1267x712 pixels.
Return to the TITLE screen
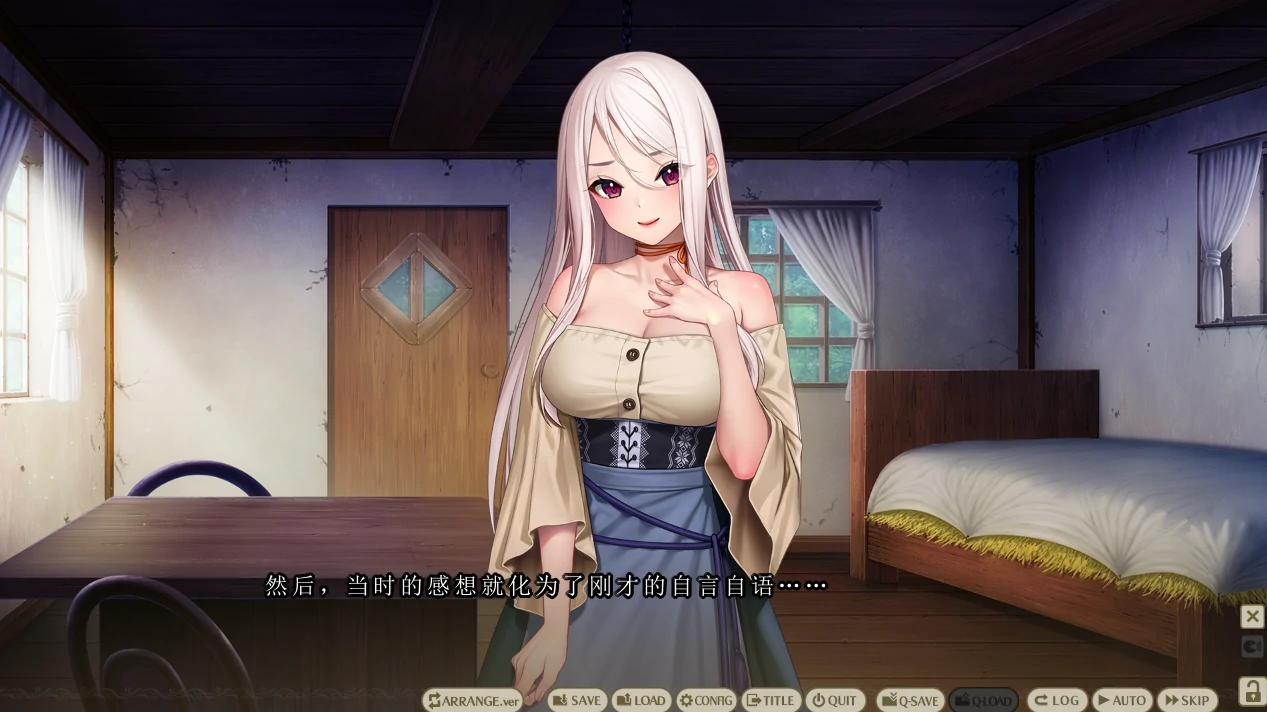click(x=771, y=700)
